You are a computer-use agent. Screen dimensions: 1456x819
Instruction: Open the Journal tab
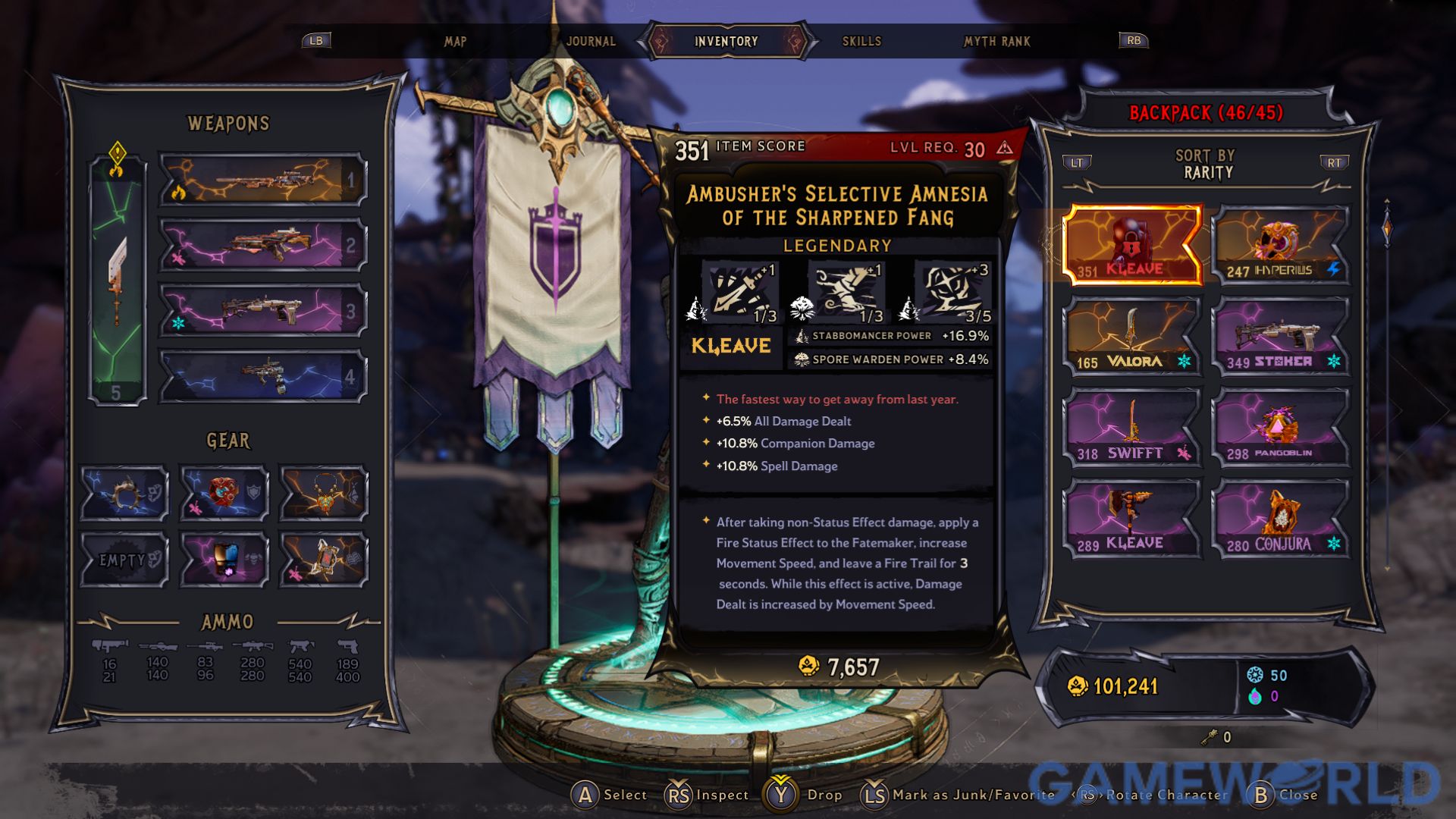pyautogui.click(x=591, y=41)
